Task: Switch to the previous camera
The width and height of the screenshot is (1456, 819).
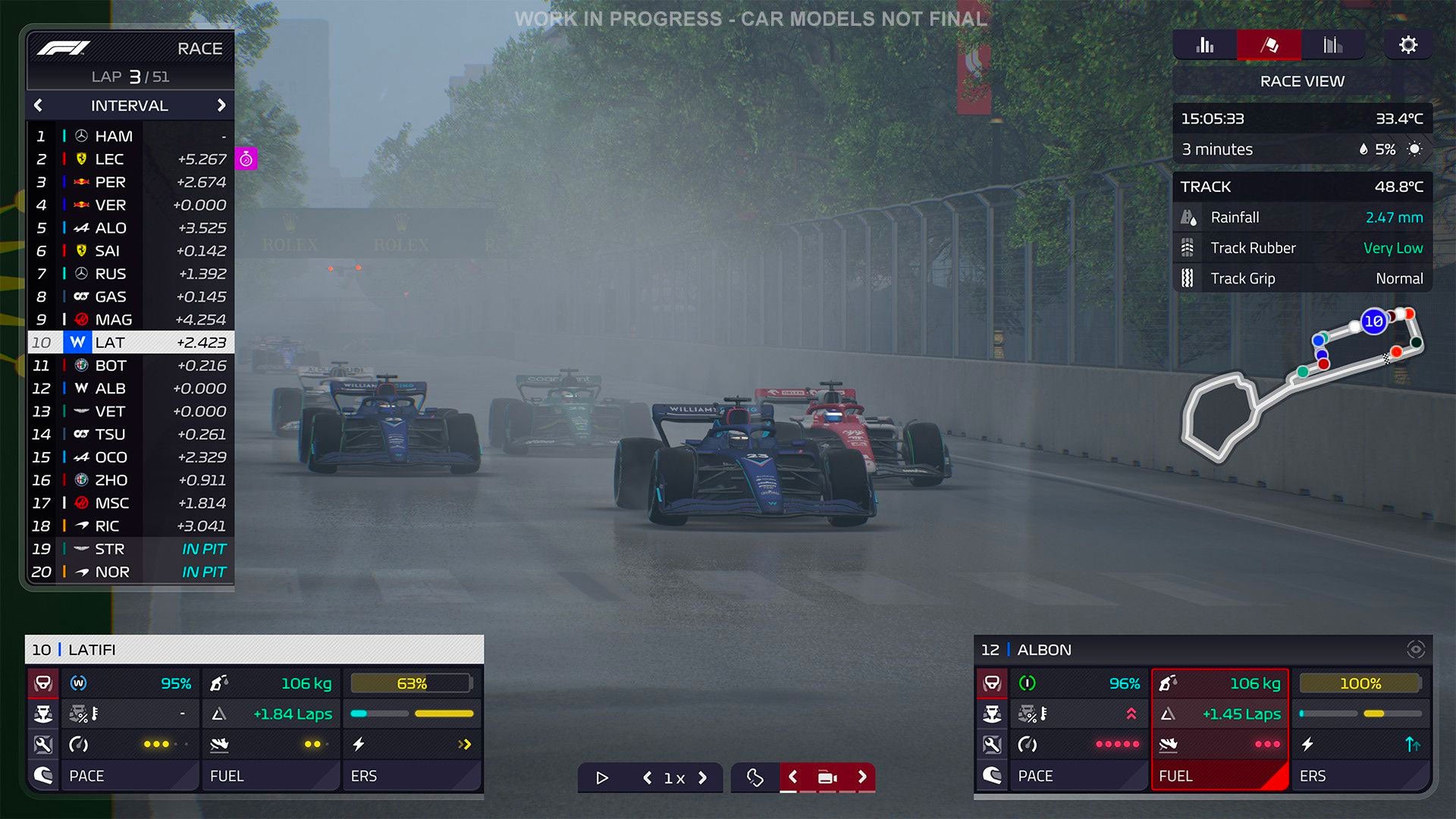Action: click(792, 777)
